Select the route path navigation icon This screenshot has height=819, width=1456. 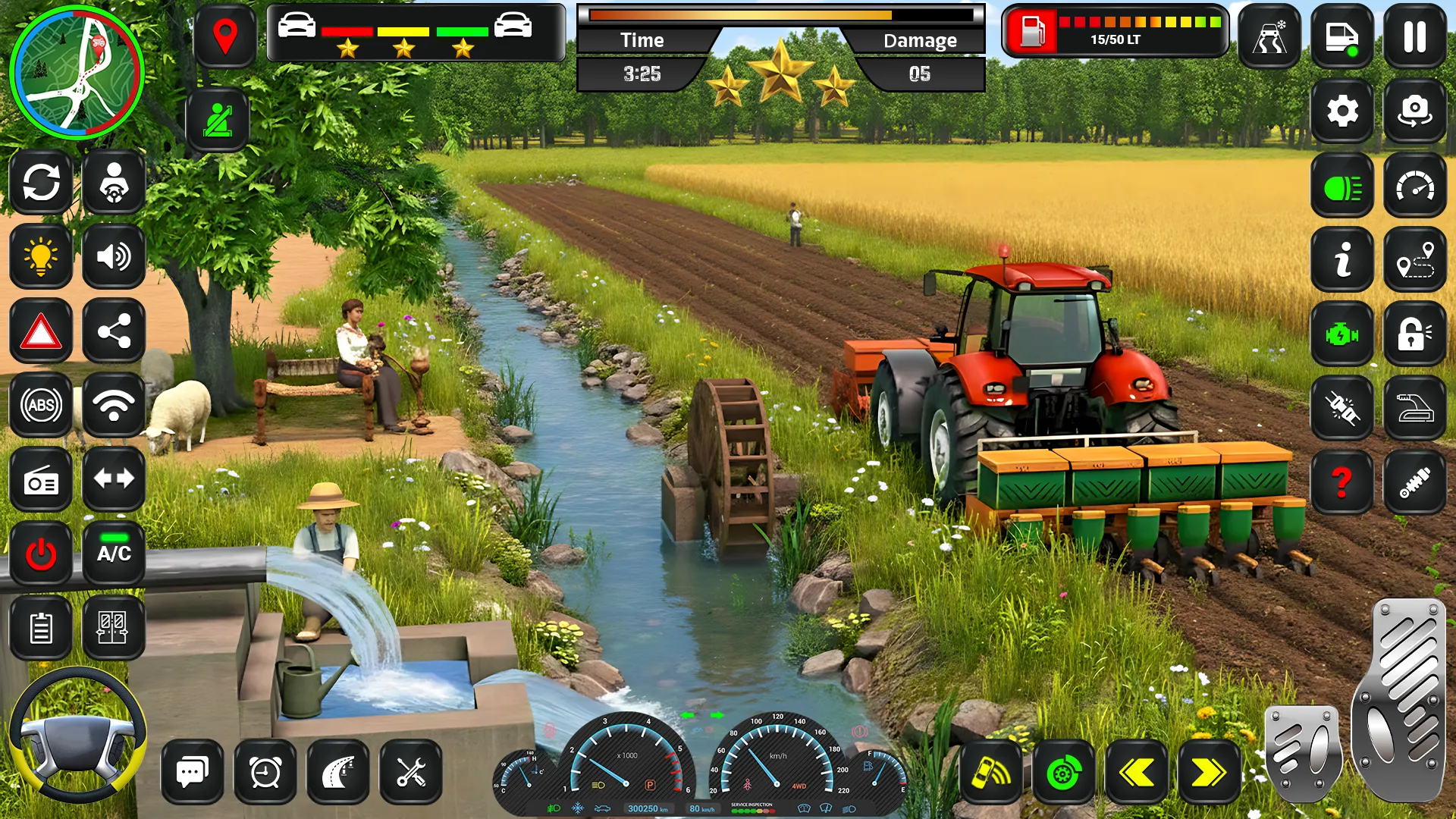tap(1415, 259)
